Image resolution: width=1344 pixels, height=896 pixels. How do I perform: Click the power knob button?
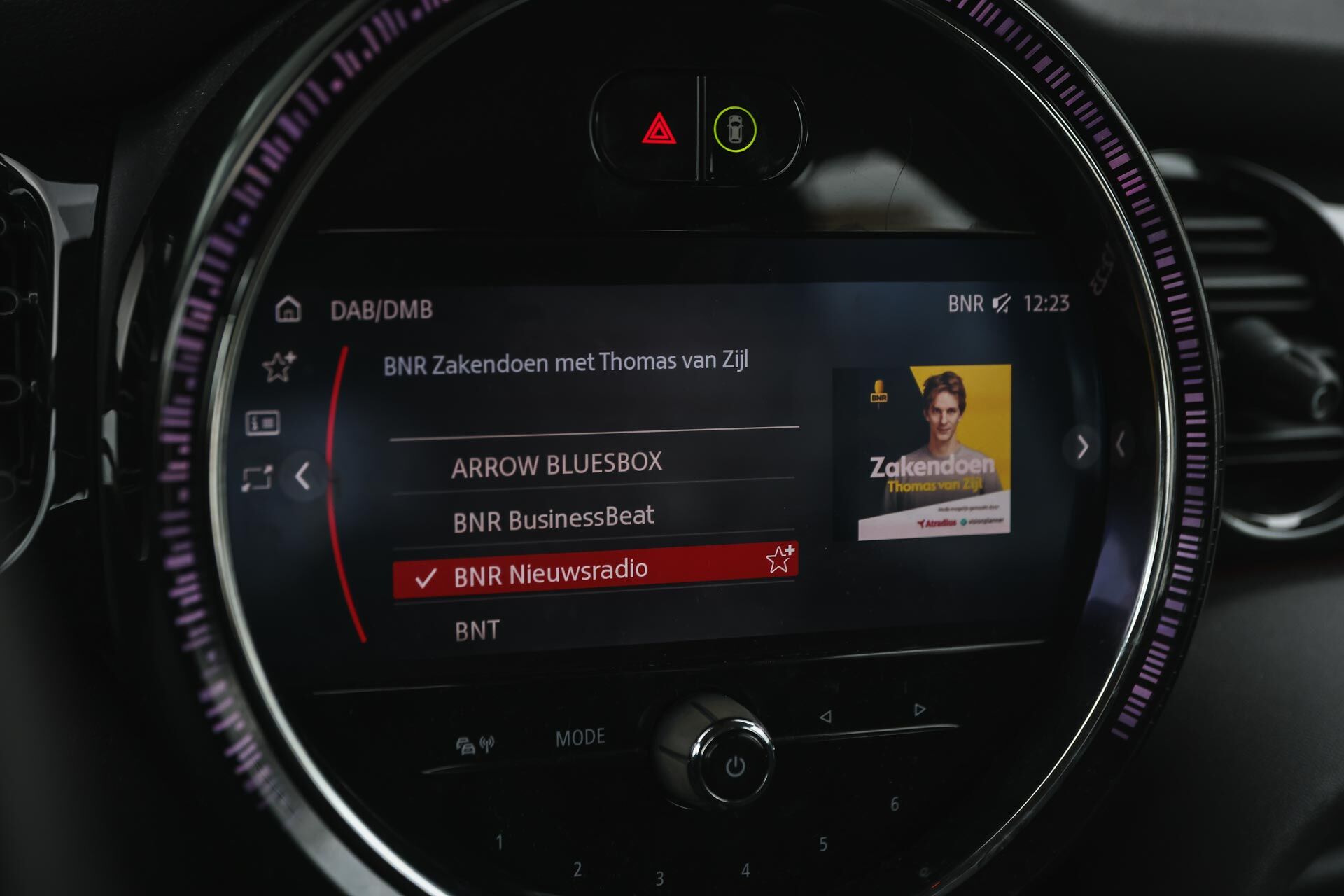[x=734, y=766]
